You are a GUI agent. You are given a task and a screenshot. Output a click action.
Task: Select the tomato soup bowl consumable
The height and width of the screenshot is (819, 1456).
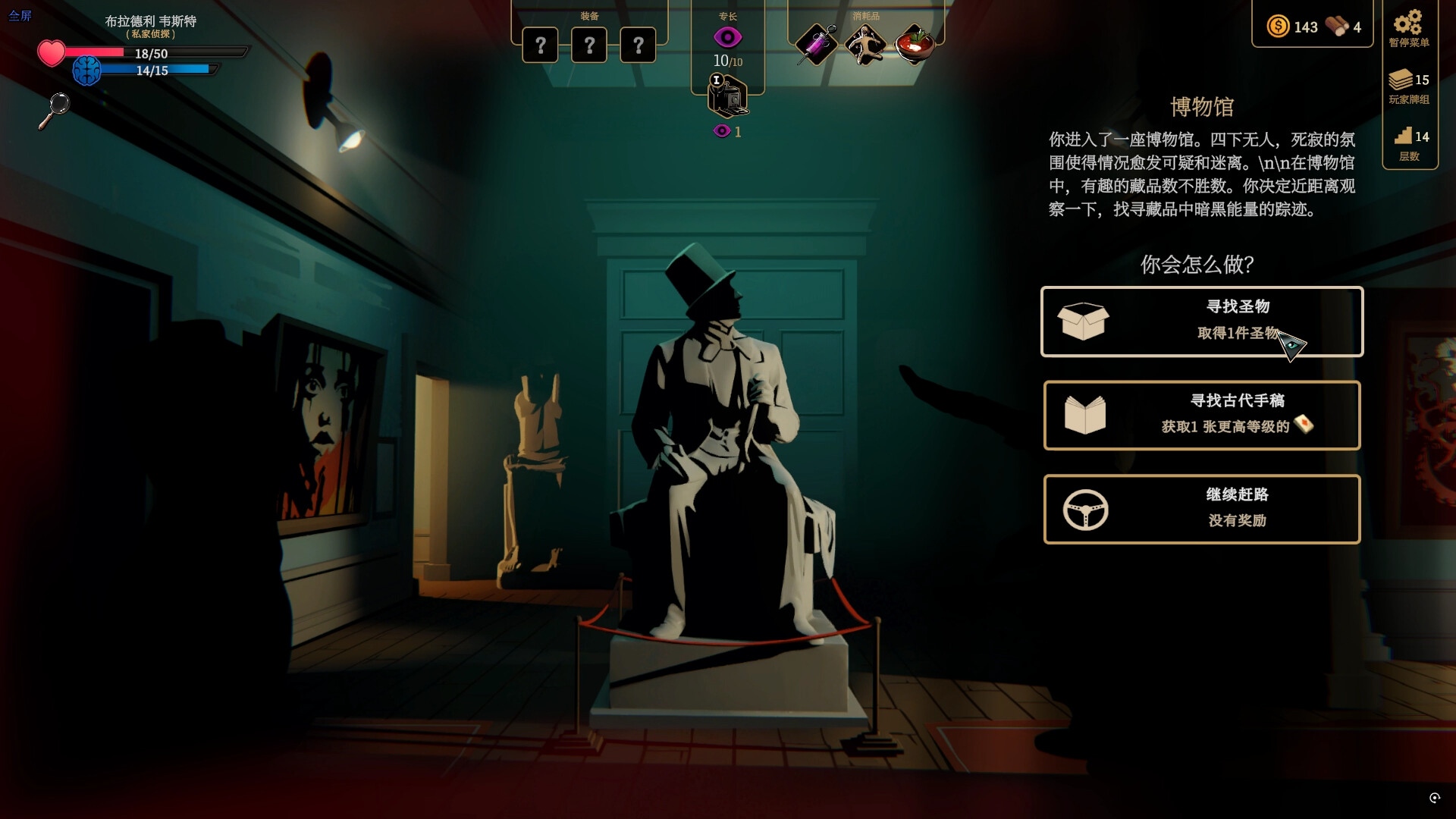913,44
